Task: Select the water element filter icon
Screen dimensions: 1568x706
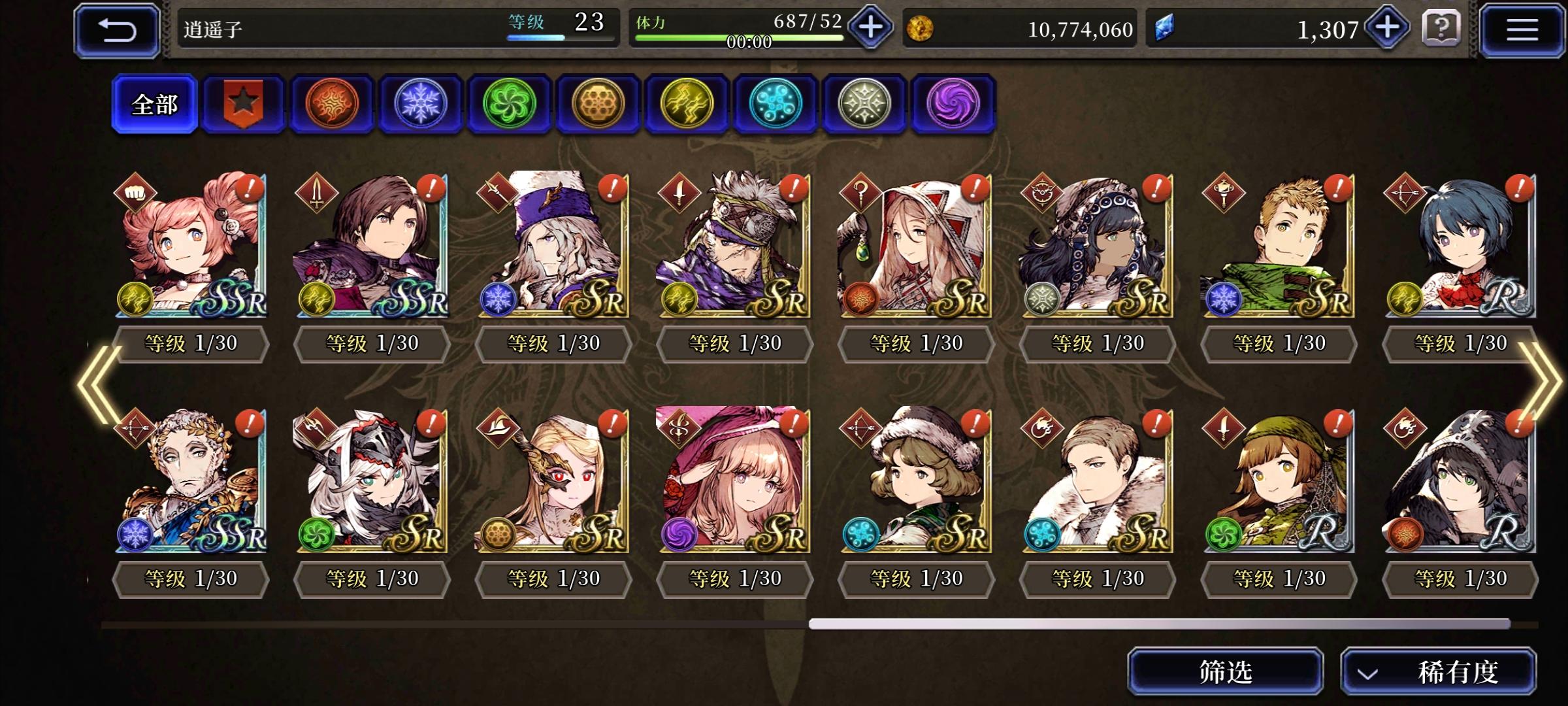Action: pos(776,105)
